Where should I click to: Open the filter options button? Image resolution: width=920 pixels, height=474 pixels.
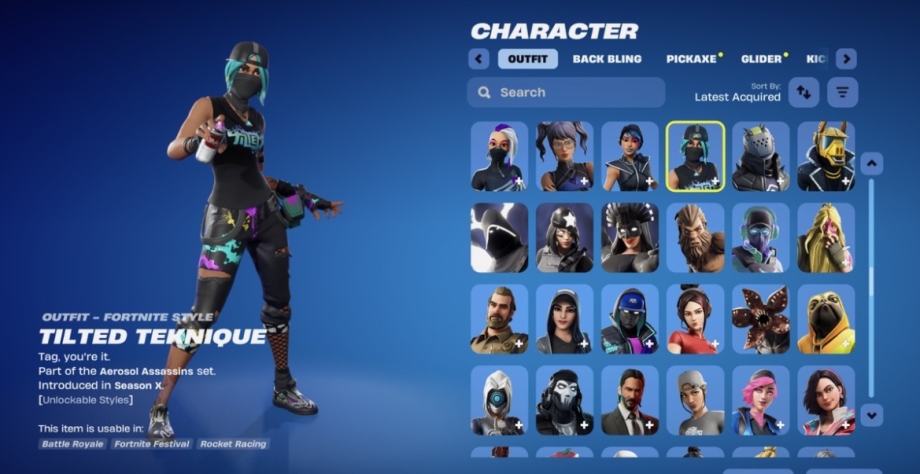click(x=842, y=92)
